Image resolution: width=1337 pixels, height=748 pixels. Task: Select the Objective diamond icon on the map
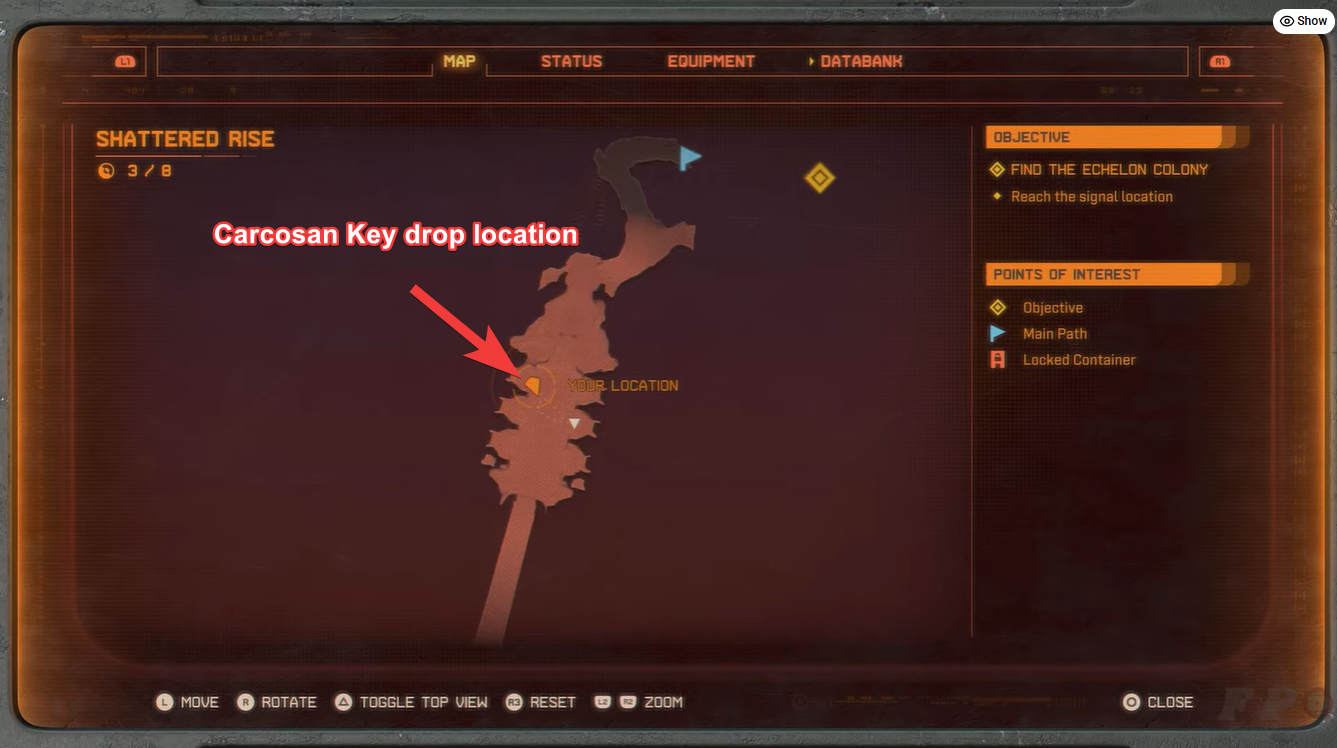819,177
